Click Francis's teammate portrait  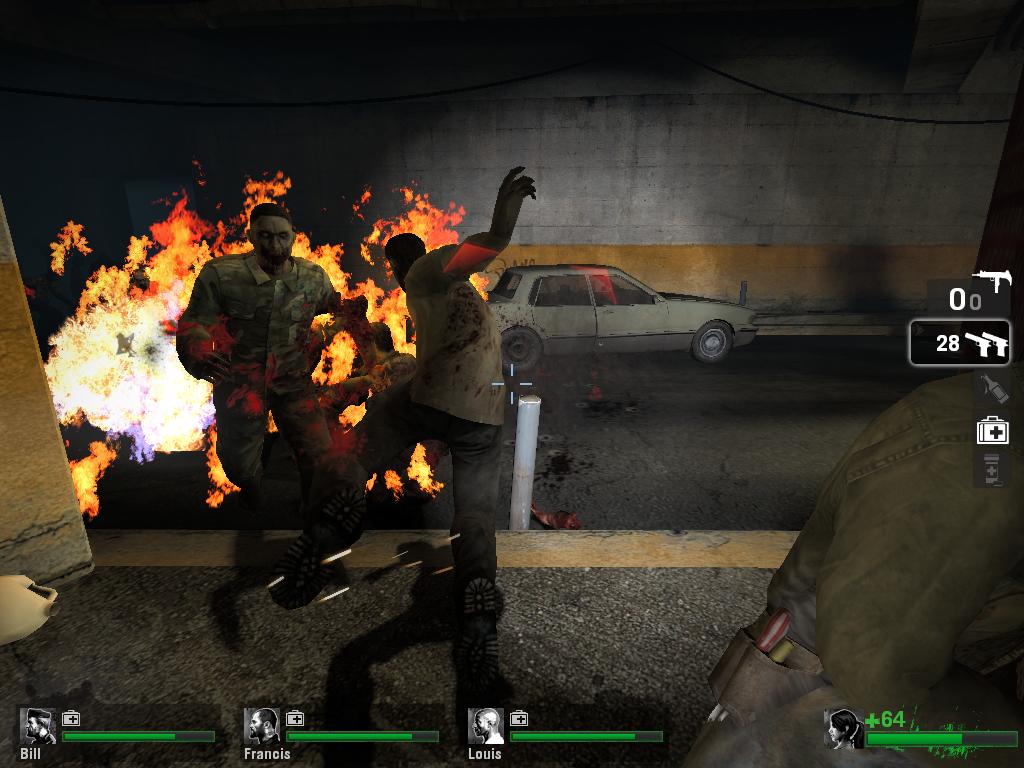click(x=263, y=727)
